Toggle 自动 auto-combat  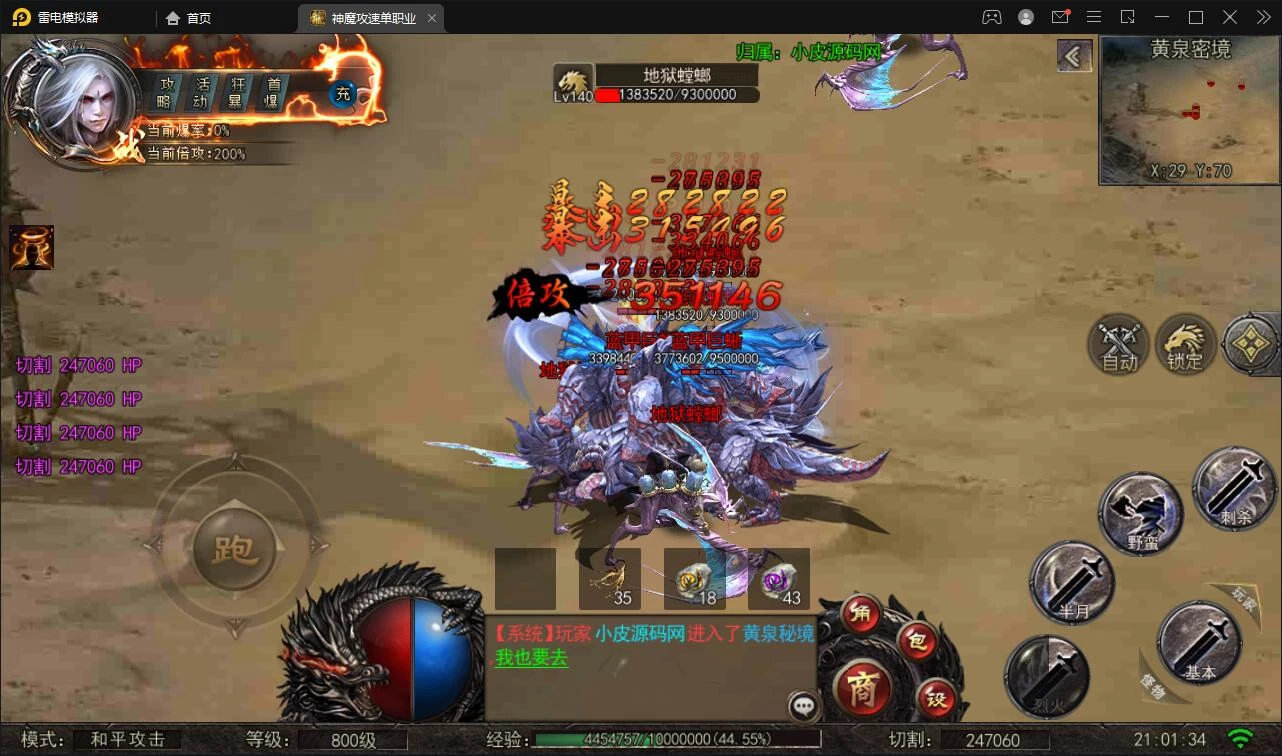click(x=1119, y=346)
